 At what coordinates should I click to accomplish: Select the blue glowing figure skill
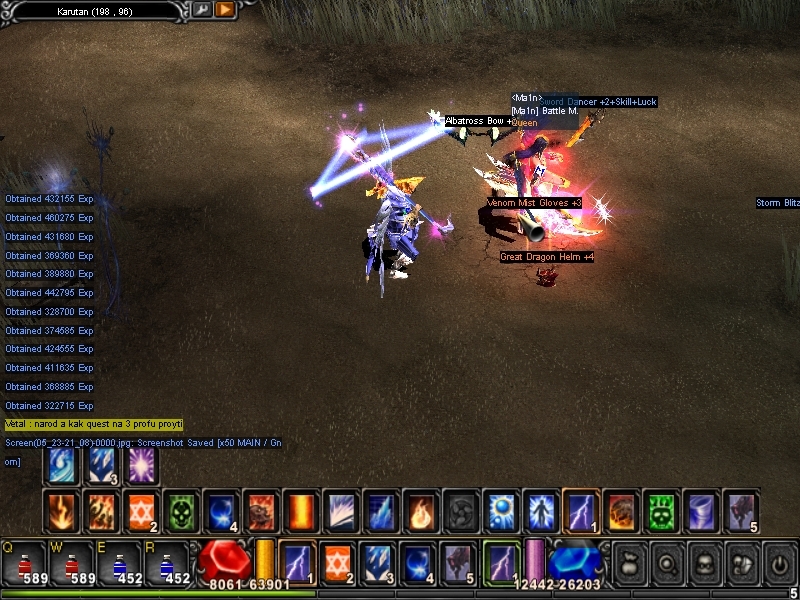click(x=540, y=510)
